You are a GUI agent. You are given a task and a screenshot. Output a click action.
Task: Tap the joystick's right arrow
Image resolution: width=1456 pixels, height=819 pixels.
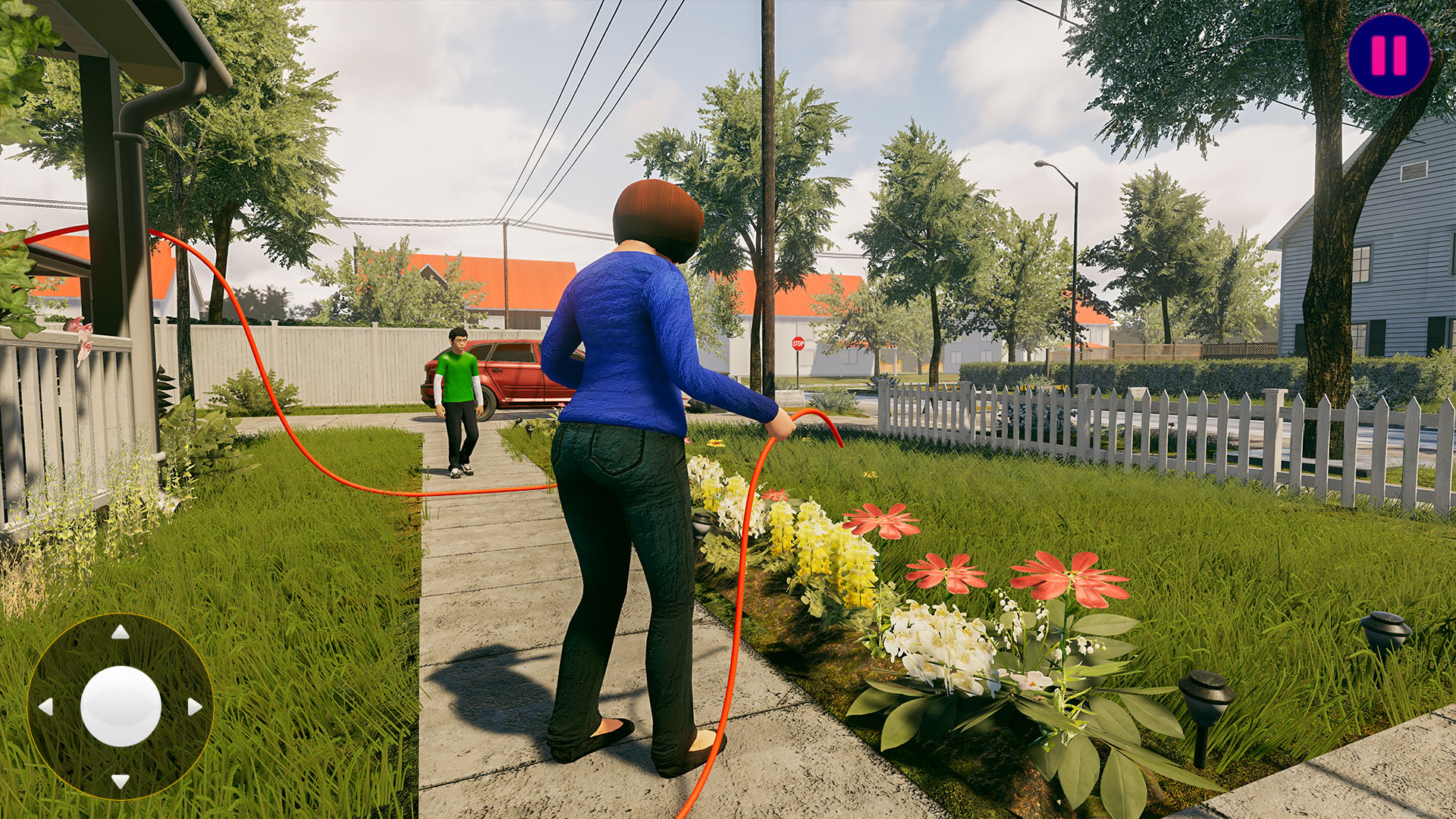point(195,707)
